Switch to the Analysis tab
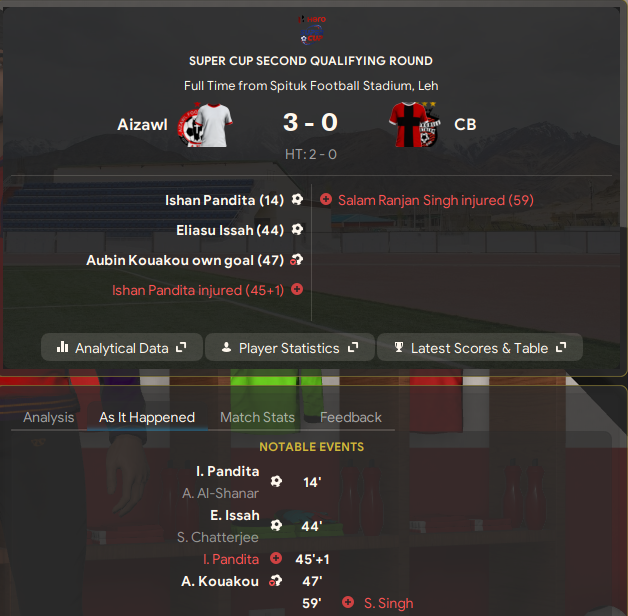 pyautogui.click(x=49, y=417)
